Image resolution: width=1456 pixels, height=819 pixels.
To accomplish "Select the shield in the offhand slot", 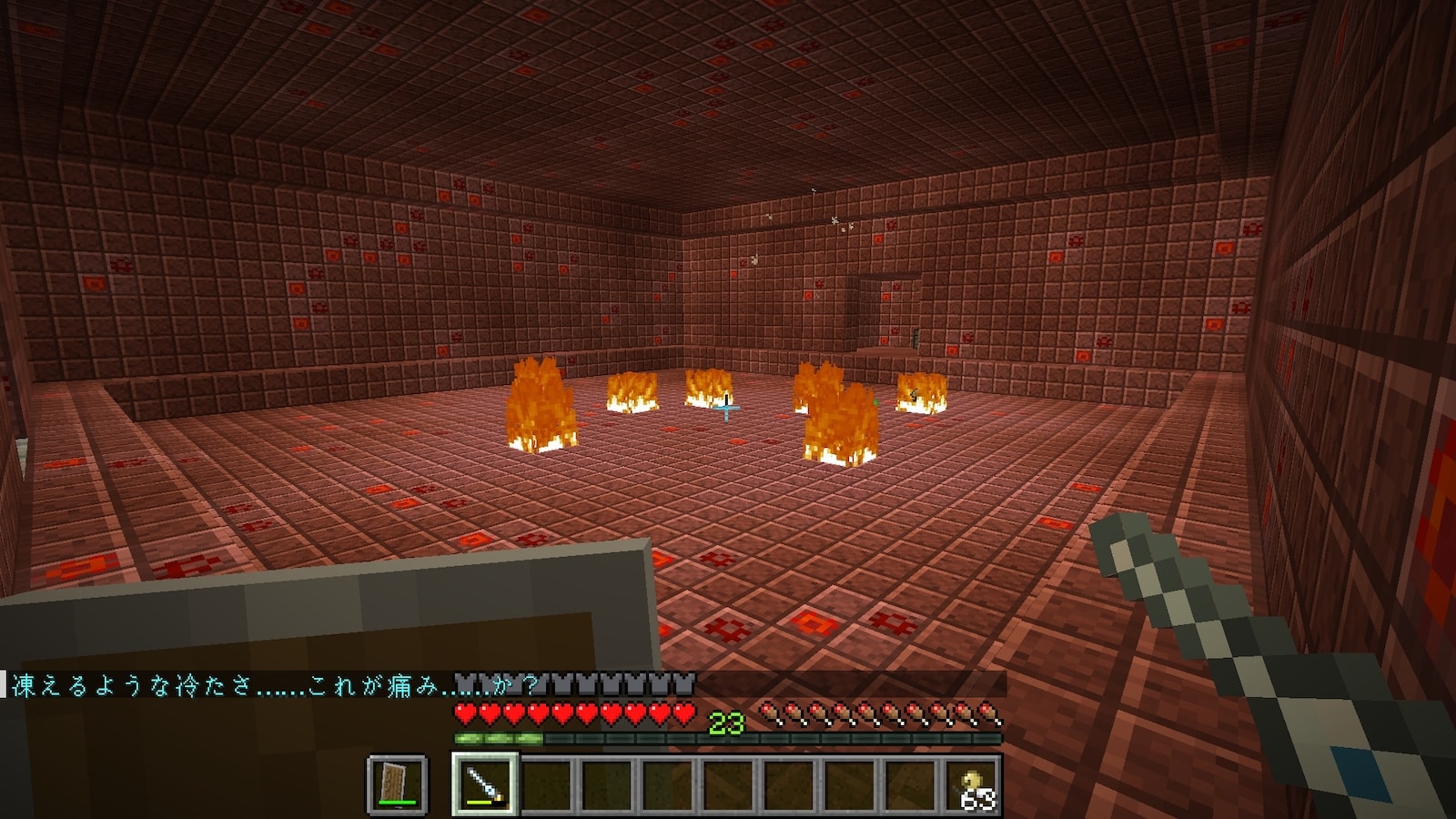I will coord(397,784).
